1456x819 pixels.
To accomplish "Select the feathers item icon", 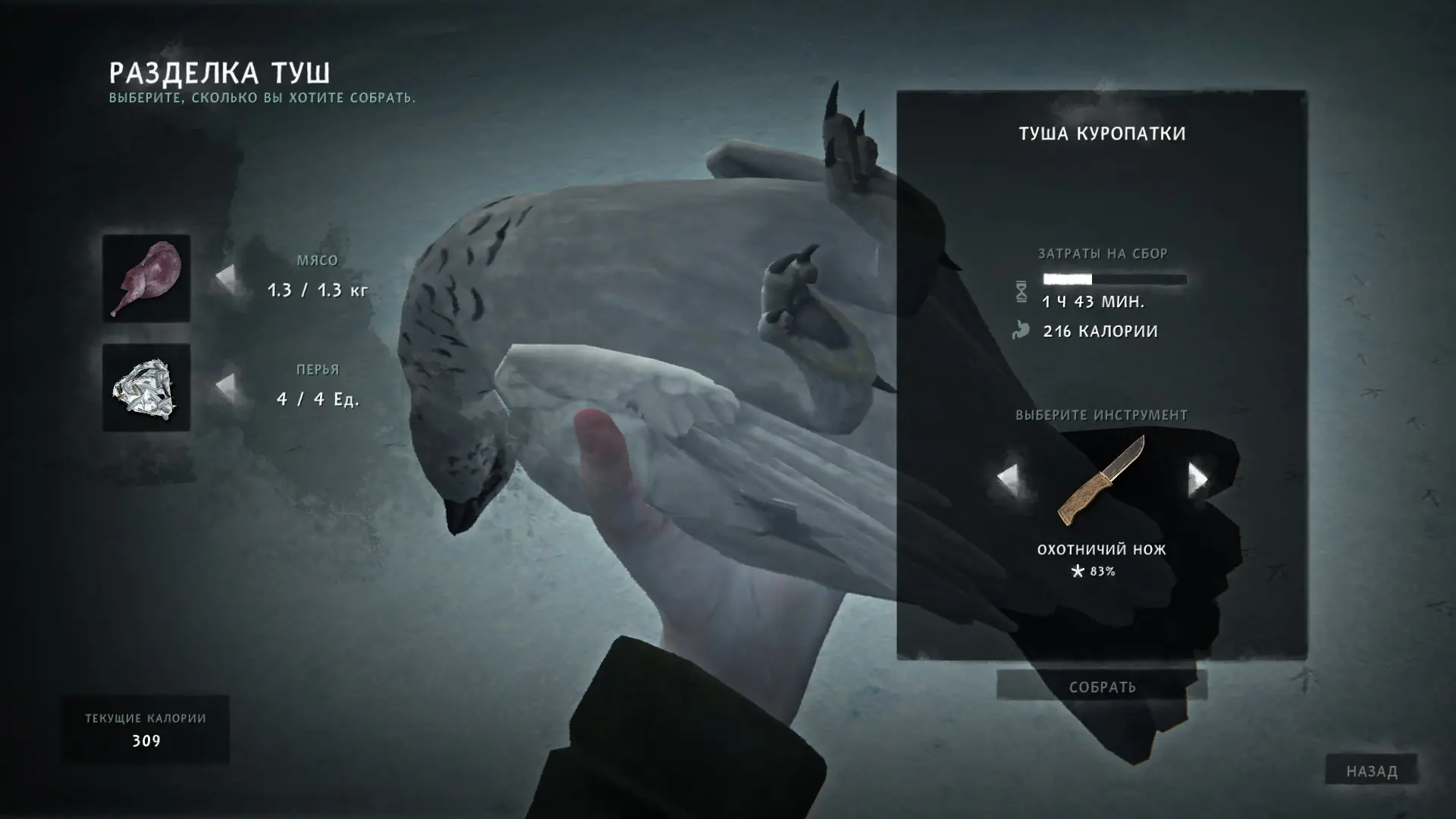I will pyautogui.click(x=146, y=388).
